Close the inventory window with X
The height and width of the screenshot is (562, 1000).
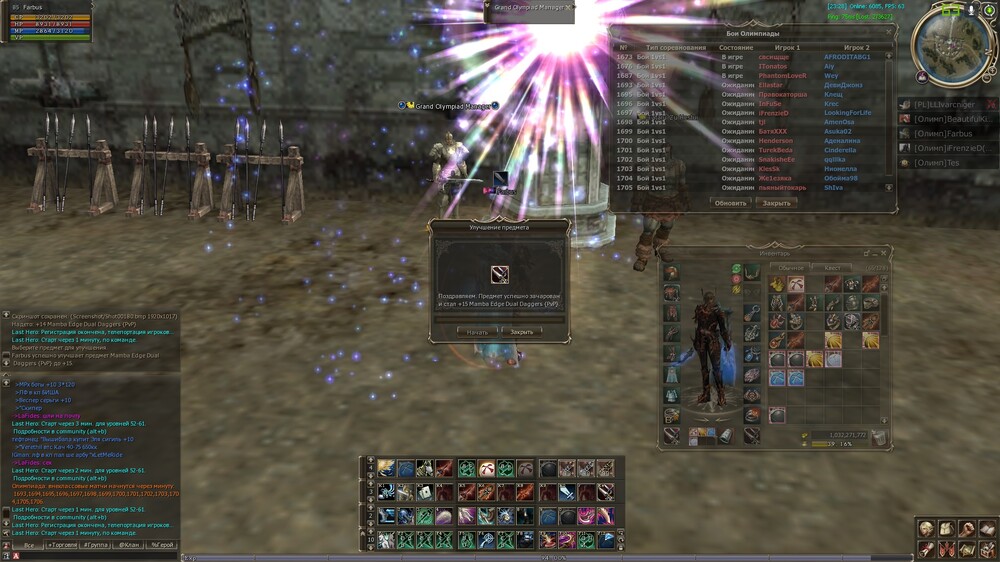885,253
